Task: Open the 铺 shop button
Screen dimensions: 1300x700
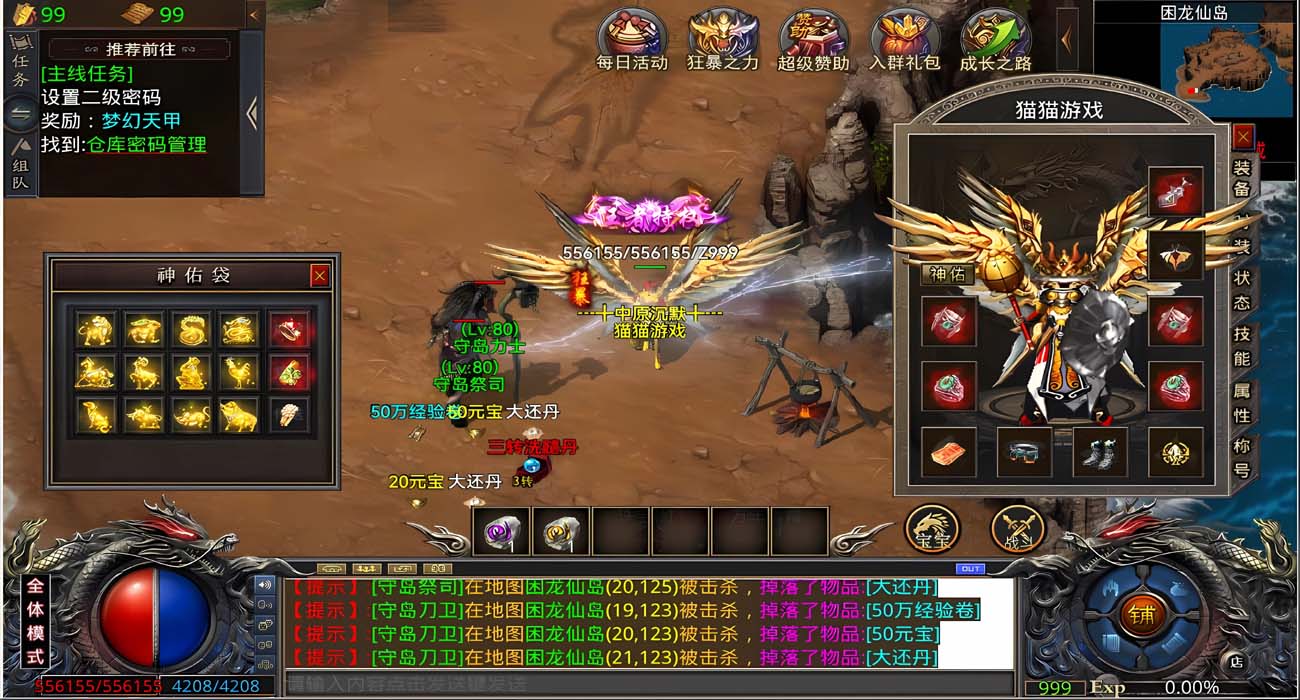Action: coord(1142,613)
